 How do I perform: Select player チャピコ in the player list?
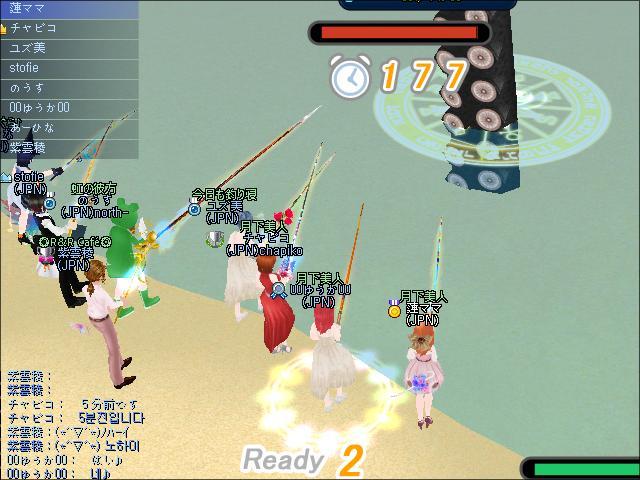point(68,29)
